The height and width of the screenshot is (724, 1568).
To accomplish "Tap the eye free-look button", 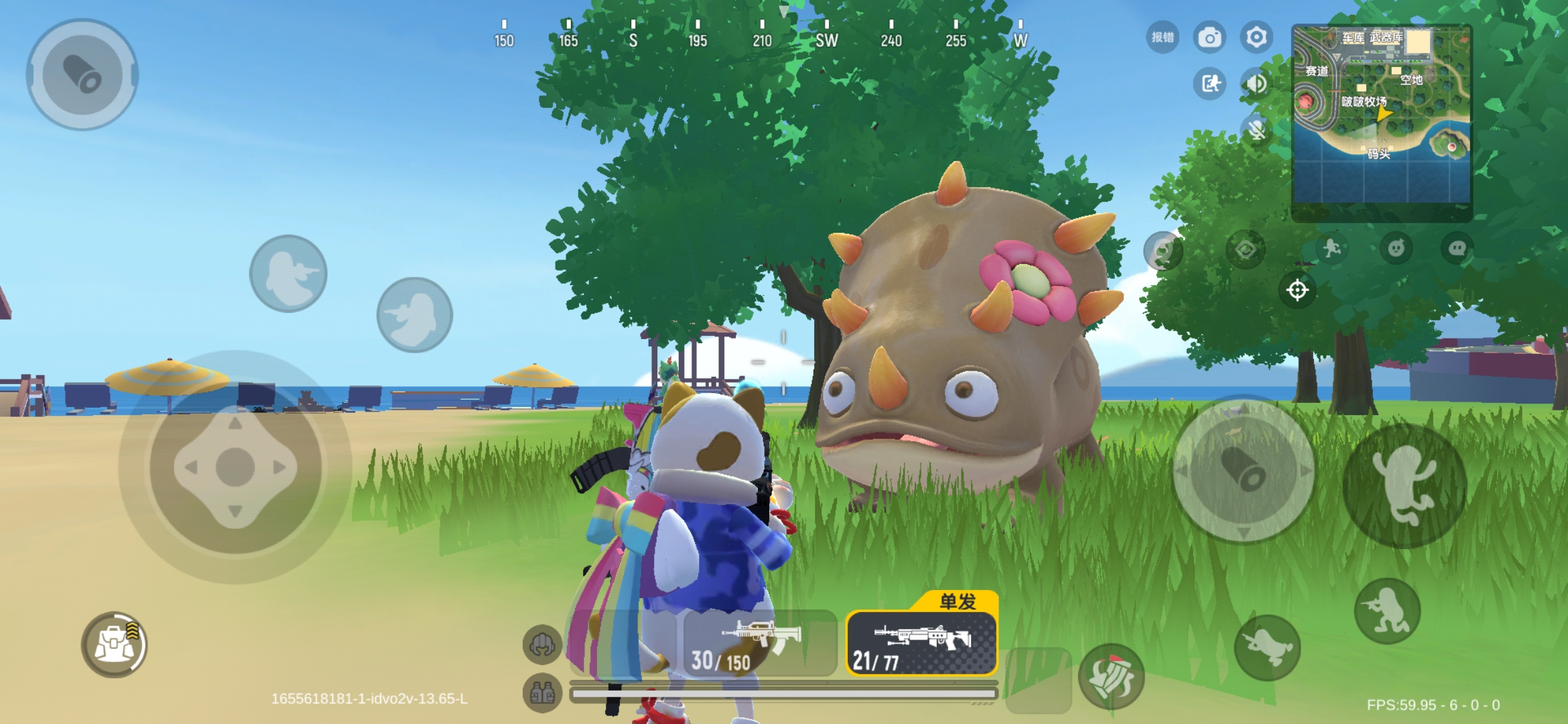I will tap(1246, 250).
